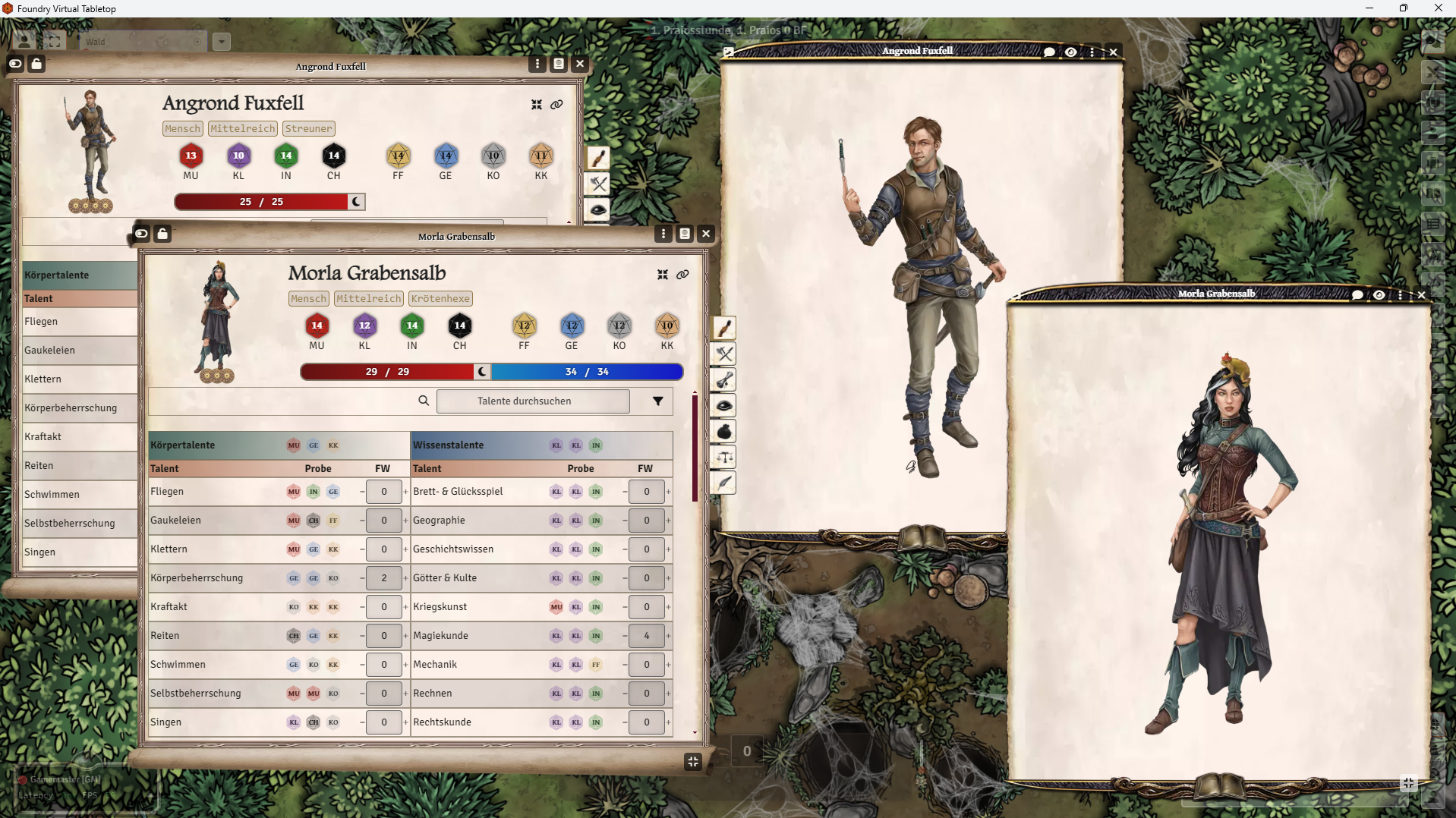Open the talent filter funnel
Screen dimensions: 1456x818
tap(658, 401)
